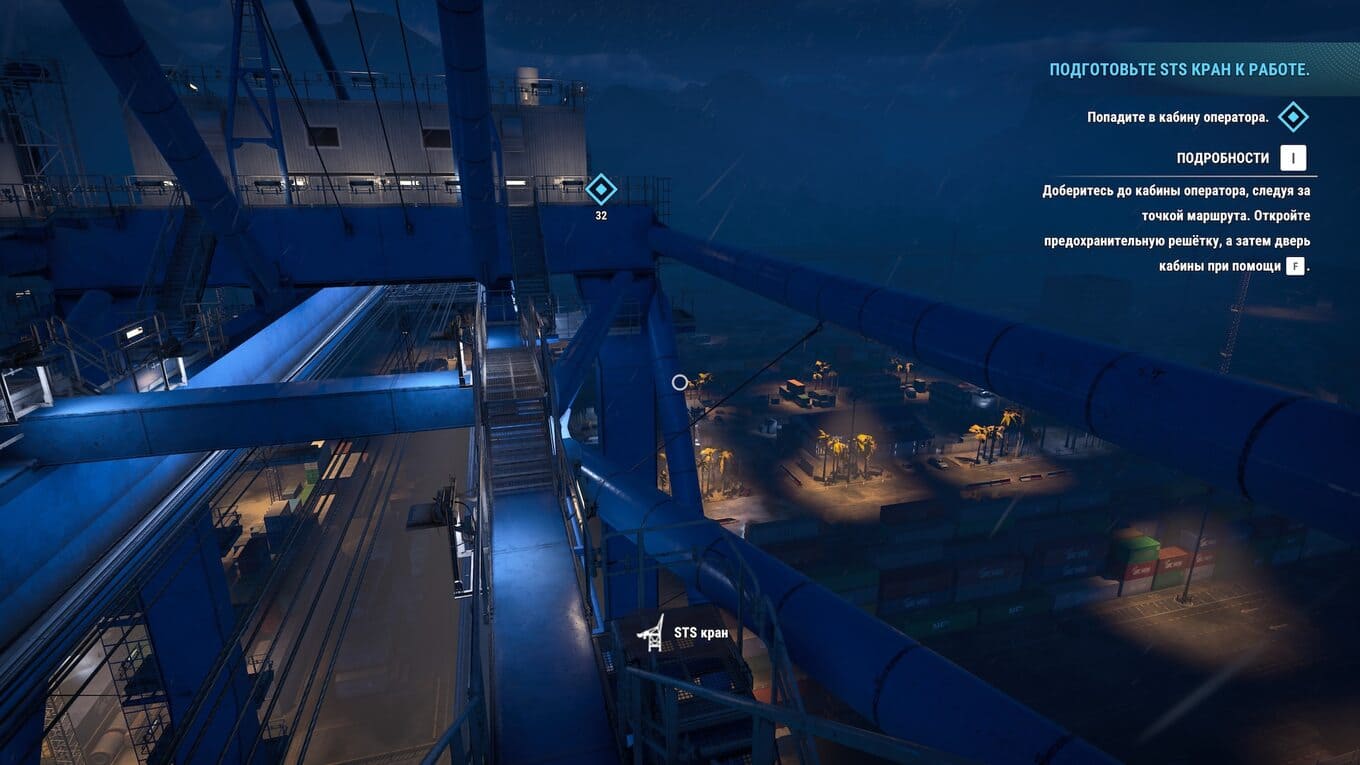
Task: Select the objective title about preparing the STS crane
Action: (1179, 70)
